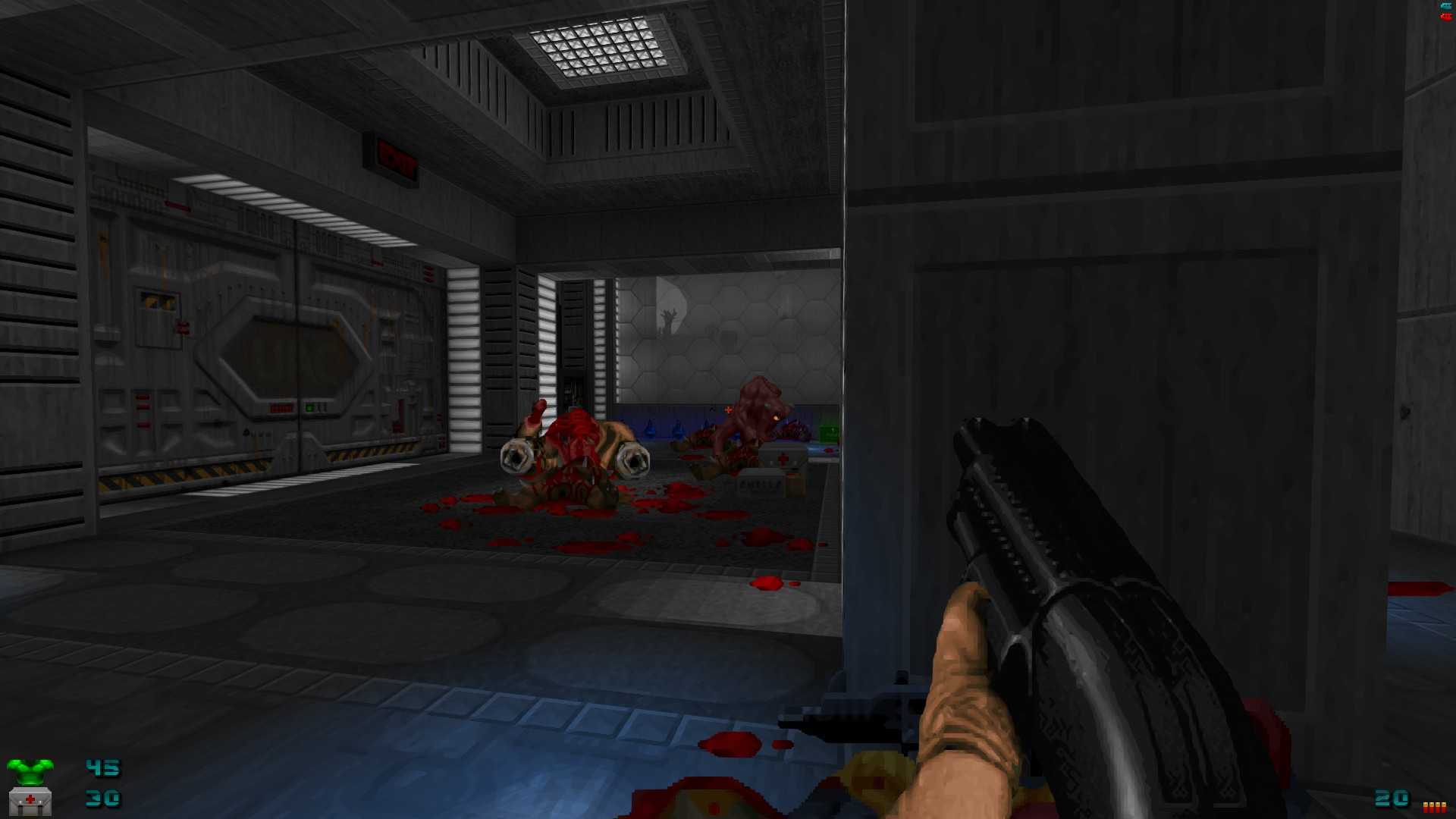
Task: Select the medkit health icon
Action: pyautogui.click(x=30, y=801)
